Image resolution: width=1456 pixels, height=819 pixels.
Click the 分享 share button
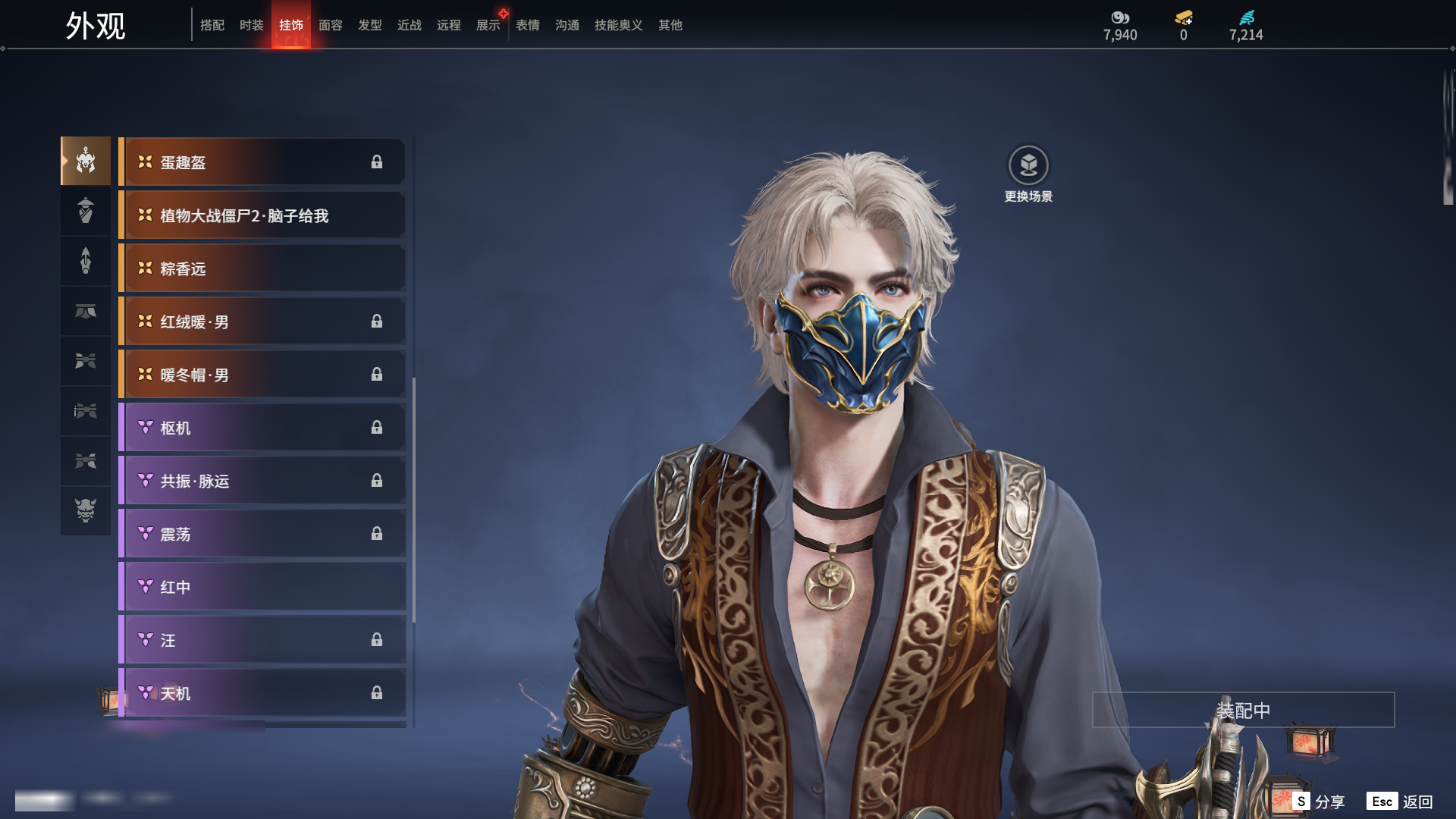[1319, 802]
